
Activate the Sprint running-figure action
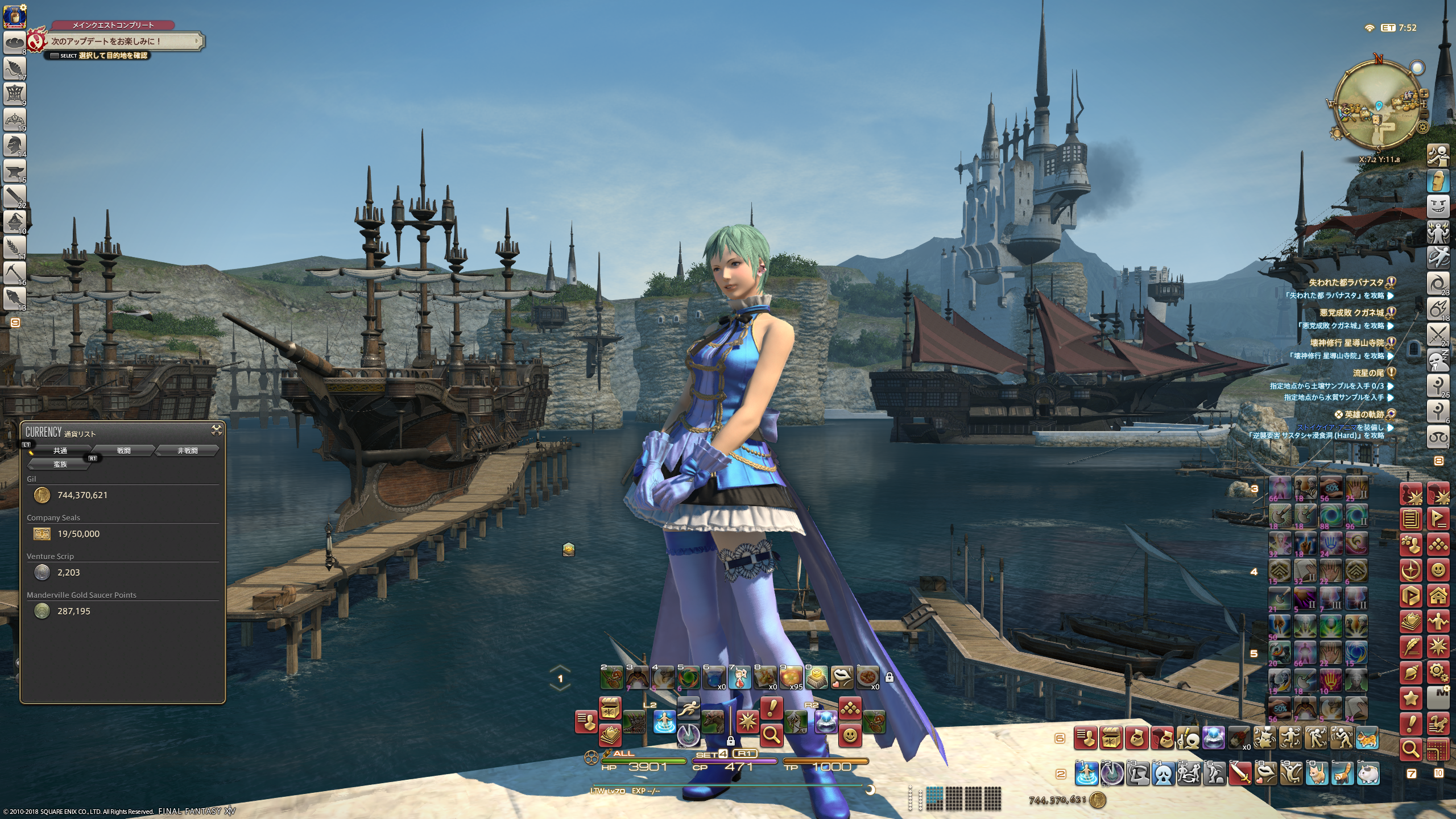point(689,709)
